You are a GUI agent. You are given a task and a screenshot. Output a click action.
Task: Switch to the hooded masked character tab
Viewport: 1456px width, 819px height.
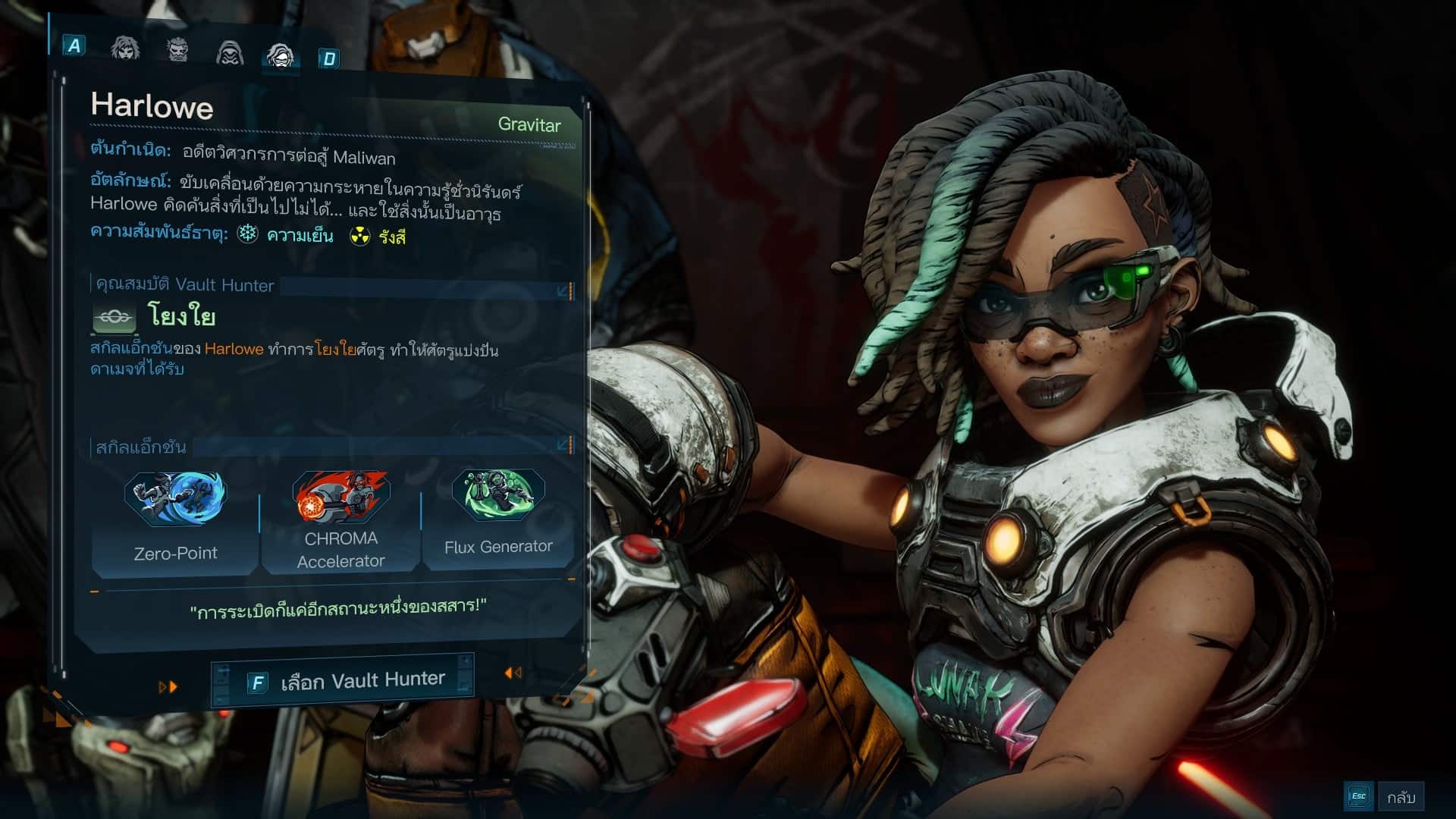(229, 52)
